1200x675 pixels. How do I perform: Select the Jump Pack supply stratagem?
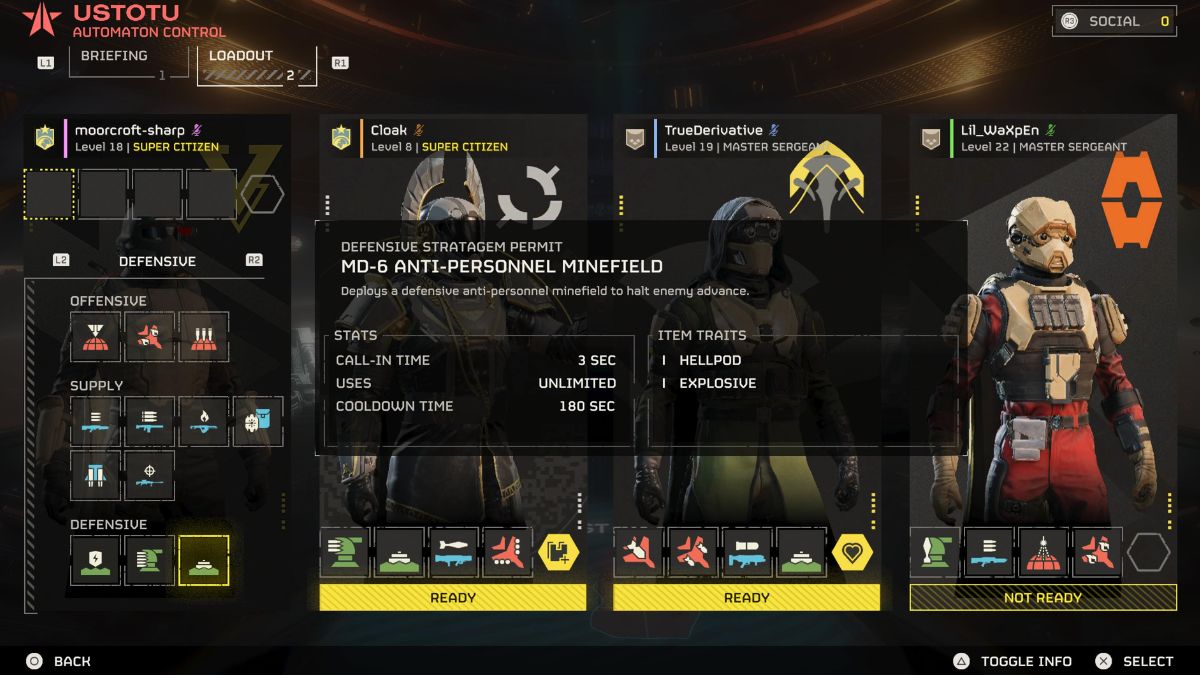pos(95,475)
